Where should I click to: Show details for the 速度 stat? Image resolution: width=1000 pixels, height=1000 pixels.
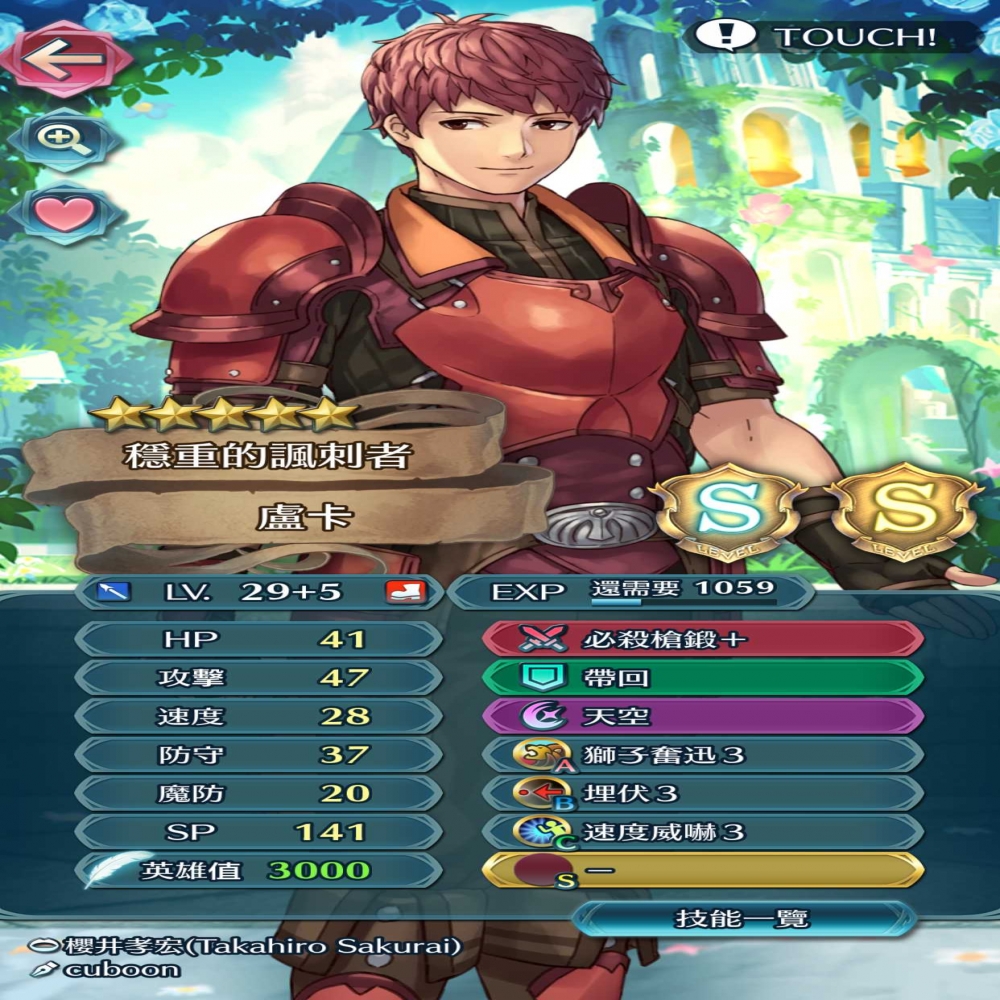pos(258,716)
